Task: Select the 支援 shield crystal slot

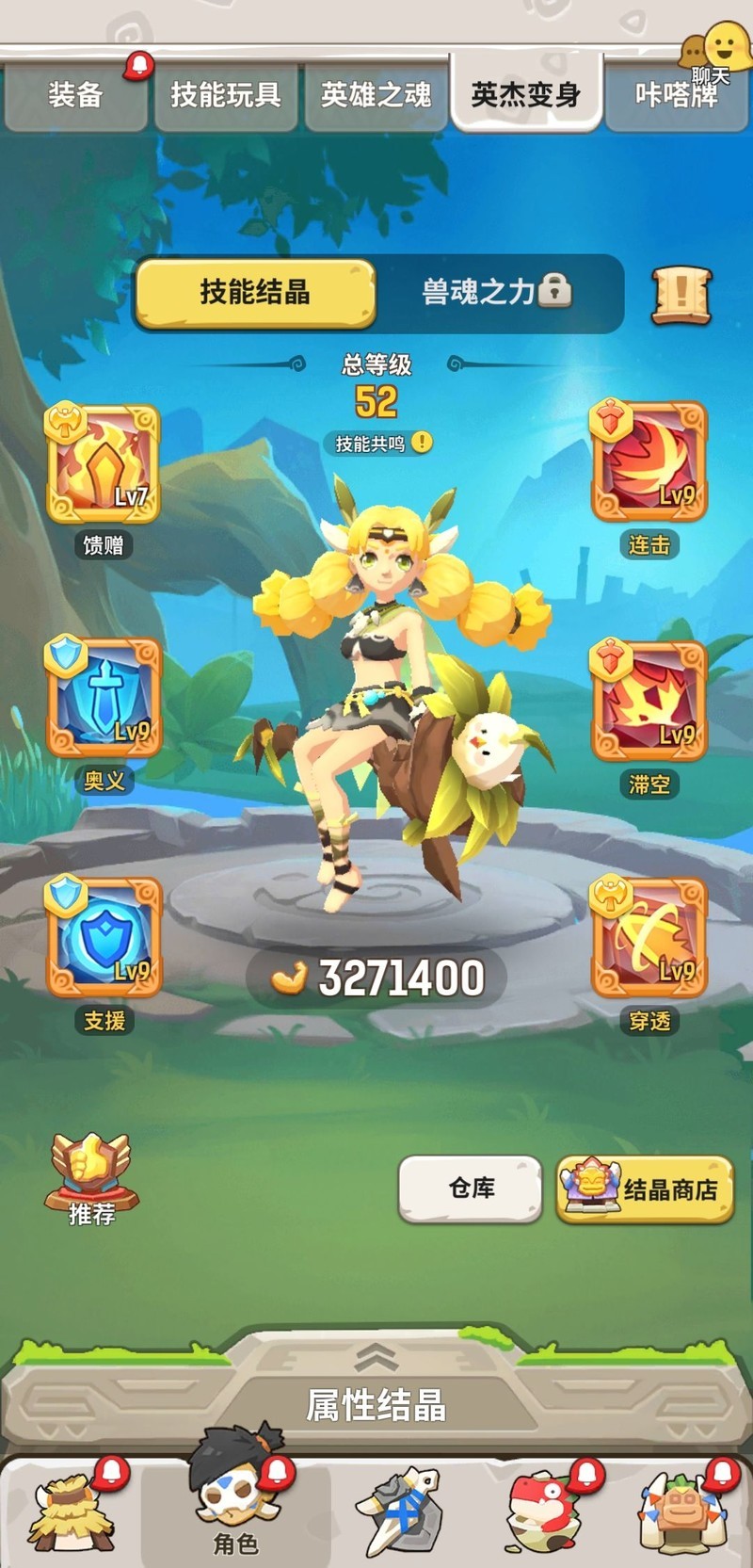Action: coord(104,937)
